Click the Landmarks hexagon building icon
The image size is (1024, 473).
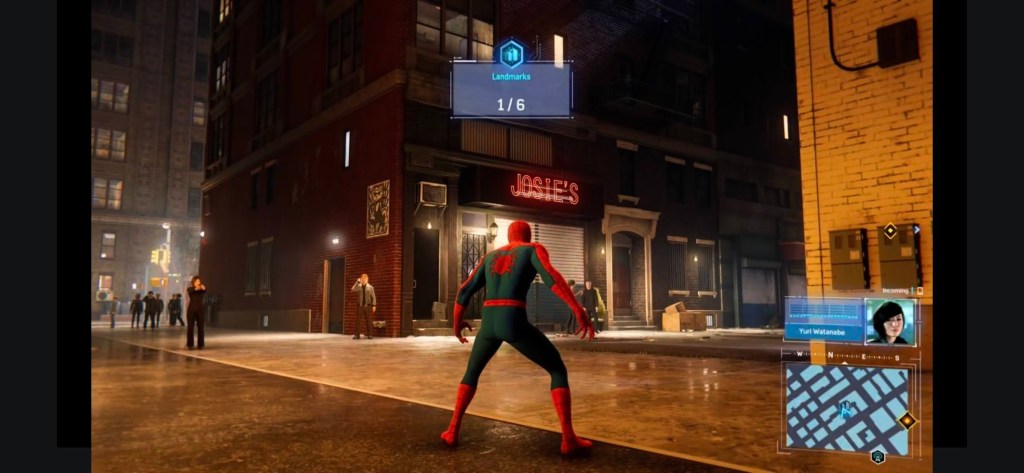pos(511,52)
